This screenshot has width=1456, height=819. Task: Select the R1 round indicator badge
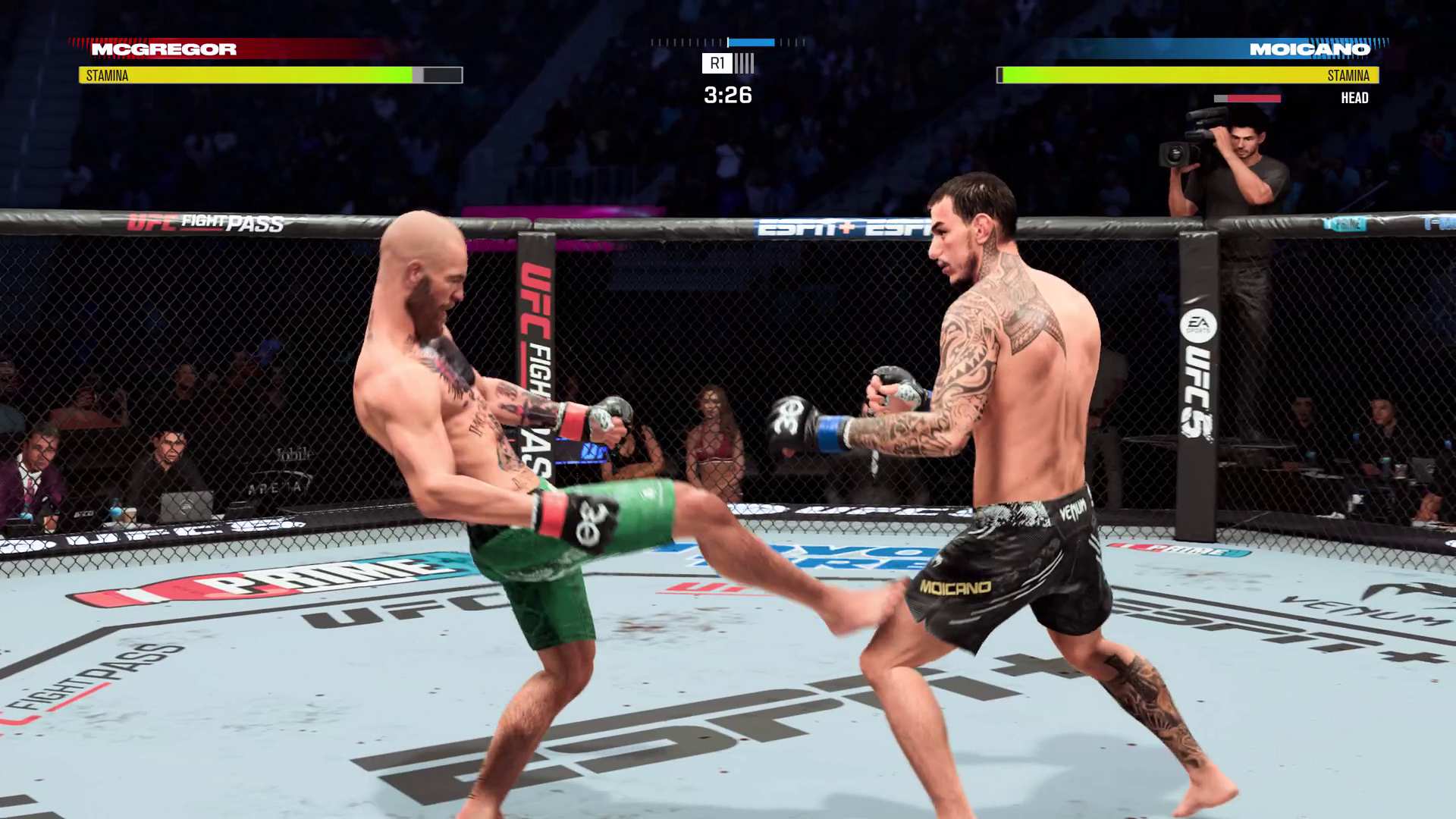point(717,64)
